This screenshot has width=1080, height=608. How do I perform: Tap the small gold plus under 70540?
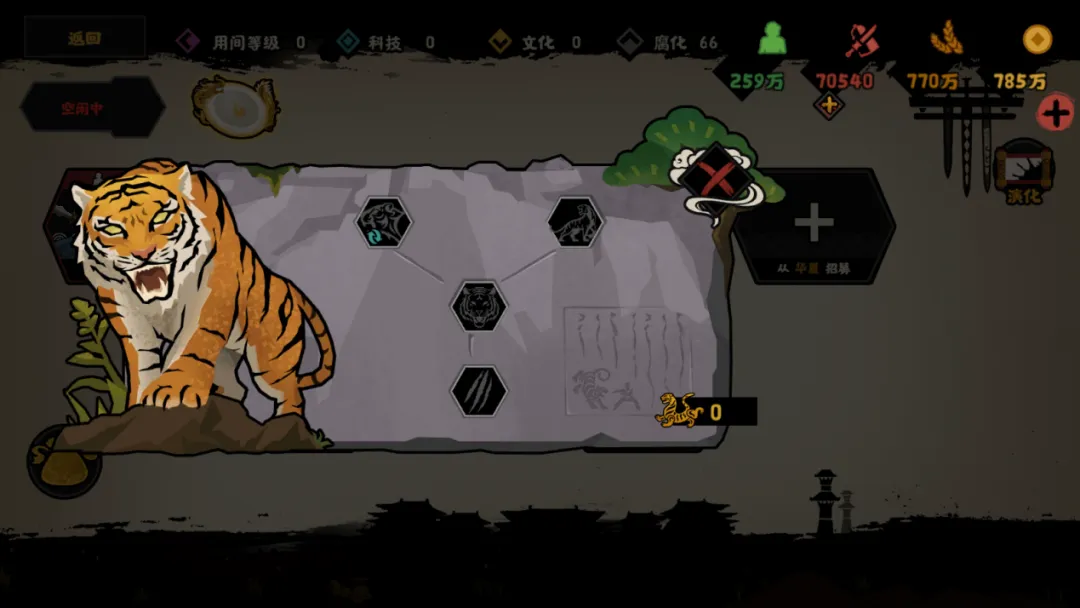pos(828,104)
